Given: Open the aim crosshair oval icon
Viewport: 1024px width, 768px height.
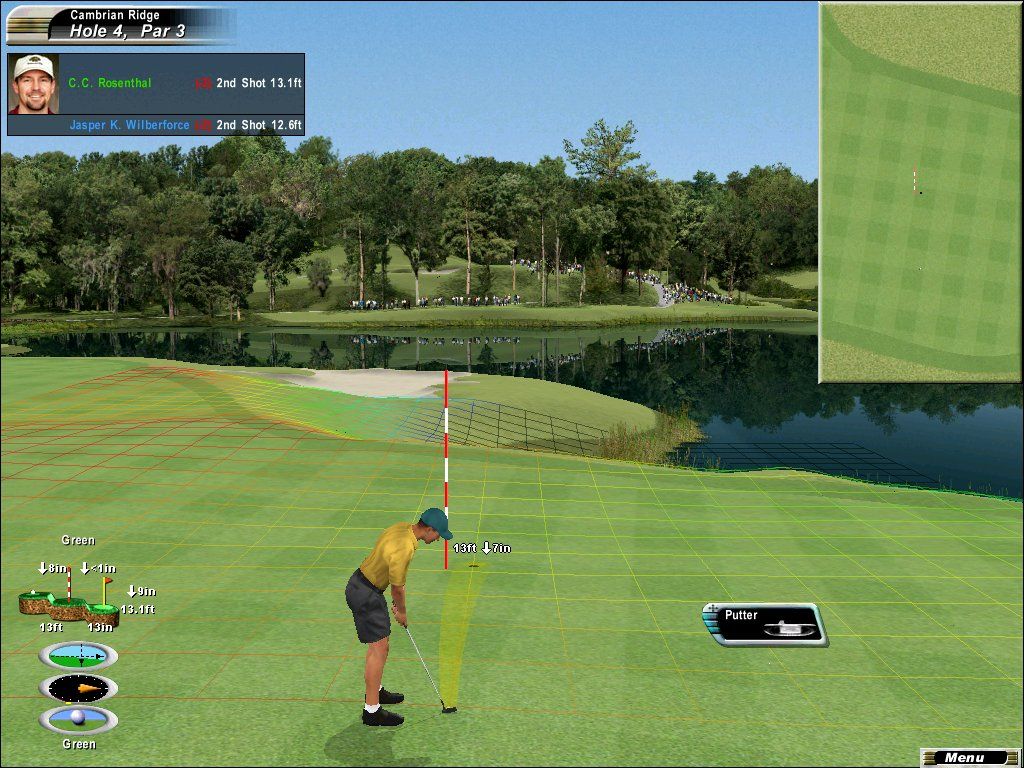Looking at the screenshot, I should click(x=78, y=656).
